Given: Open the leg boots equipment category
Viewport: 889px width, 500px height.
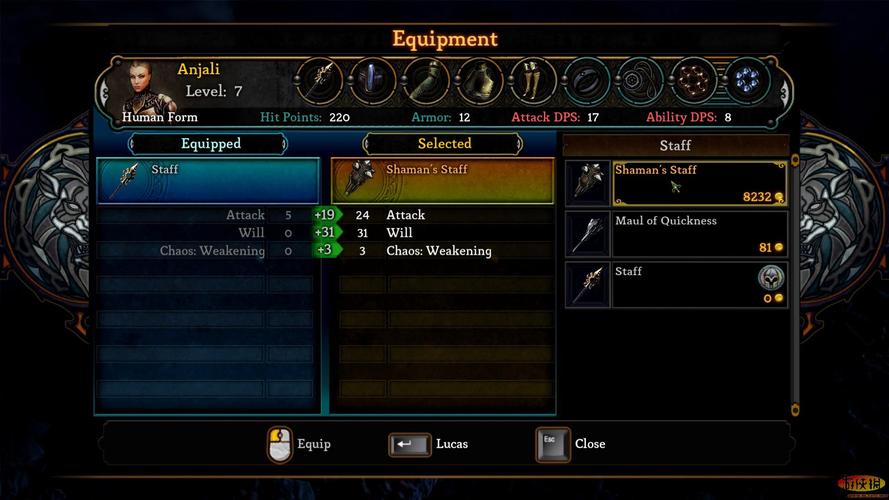Looking at the screenshot, I should pos(533,81).
